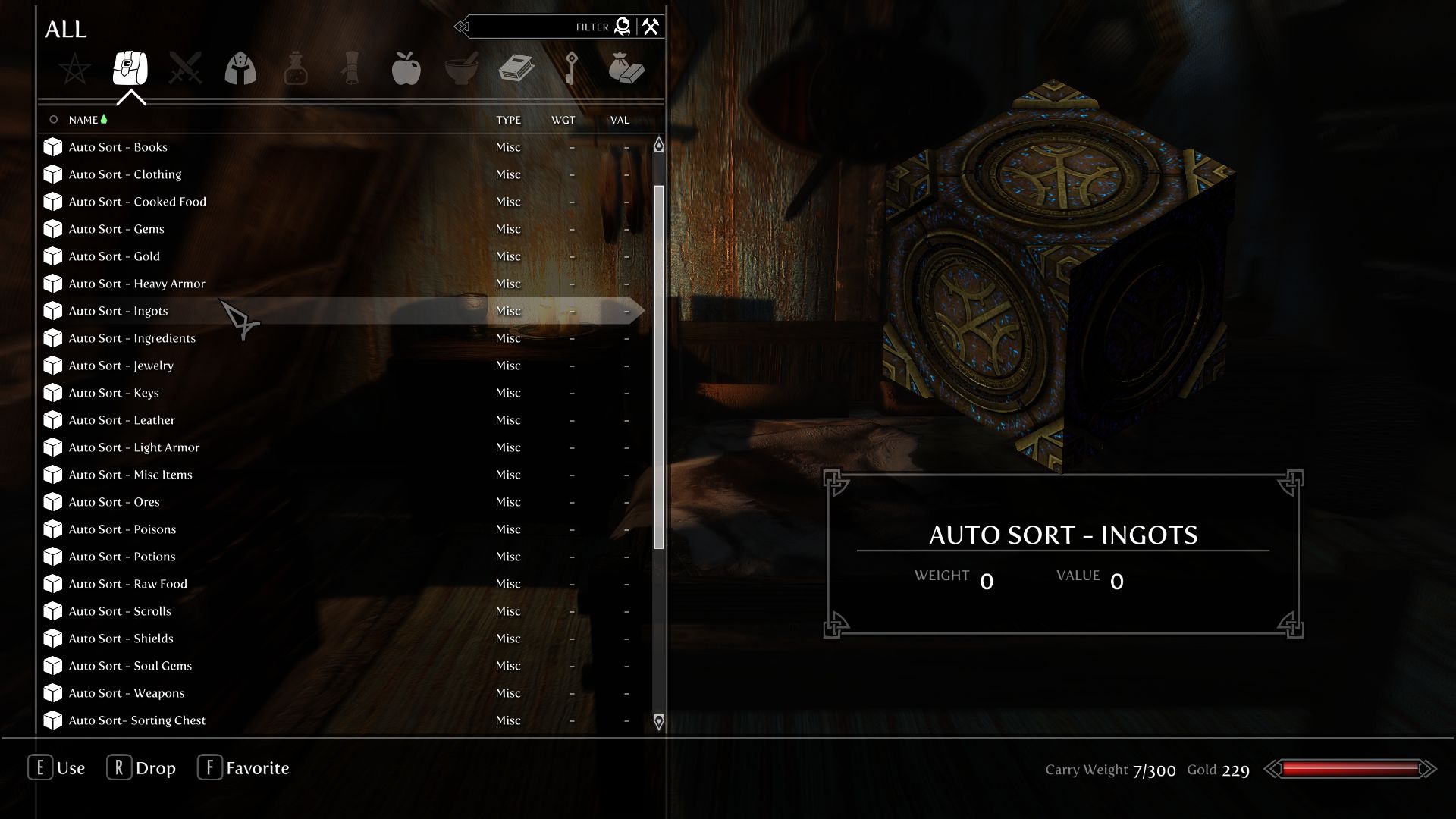Open the Misc pouch category tab
The width and height of the screenshot is (1456, 819).
click(x=626, y=69)
